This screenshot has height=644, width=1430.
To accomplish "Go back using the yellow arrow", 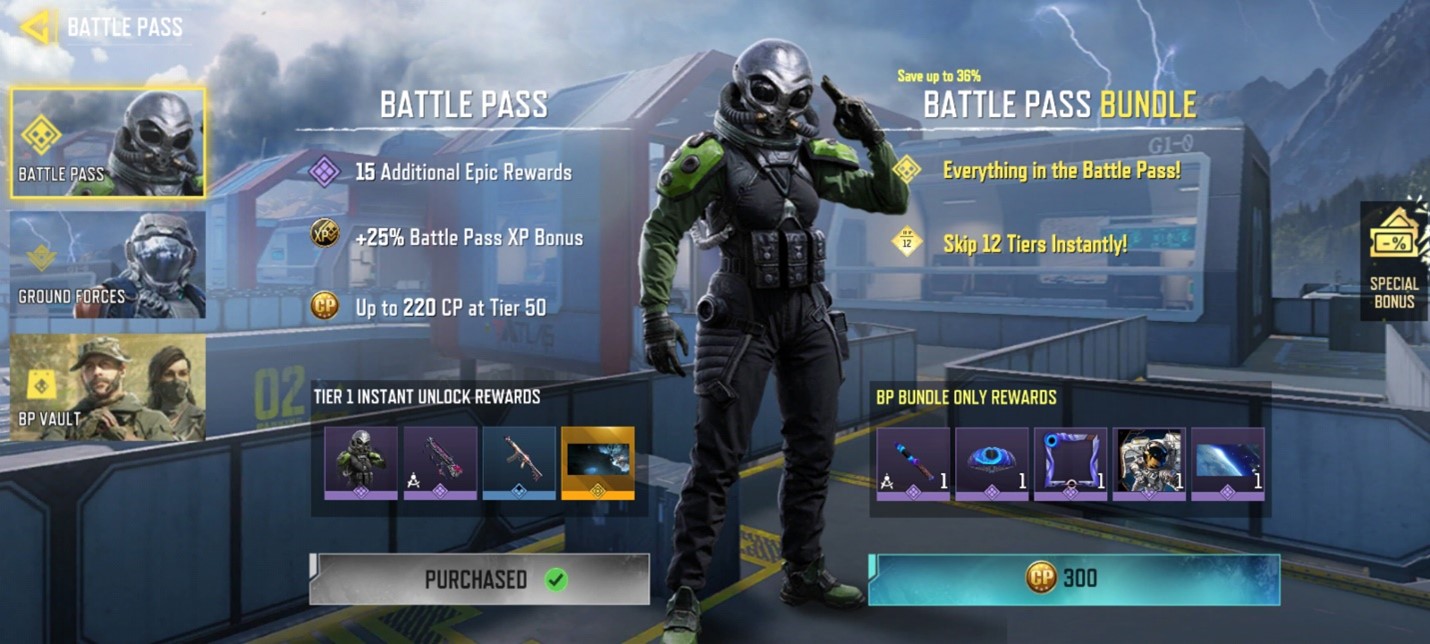I will coord(38,27).
